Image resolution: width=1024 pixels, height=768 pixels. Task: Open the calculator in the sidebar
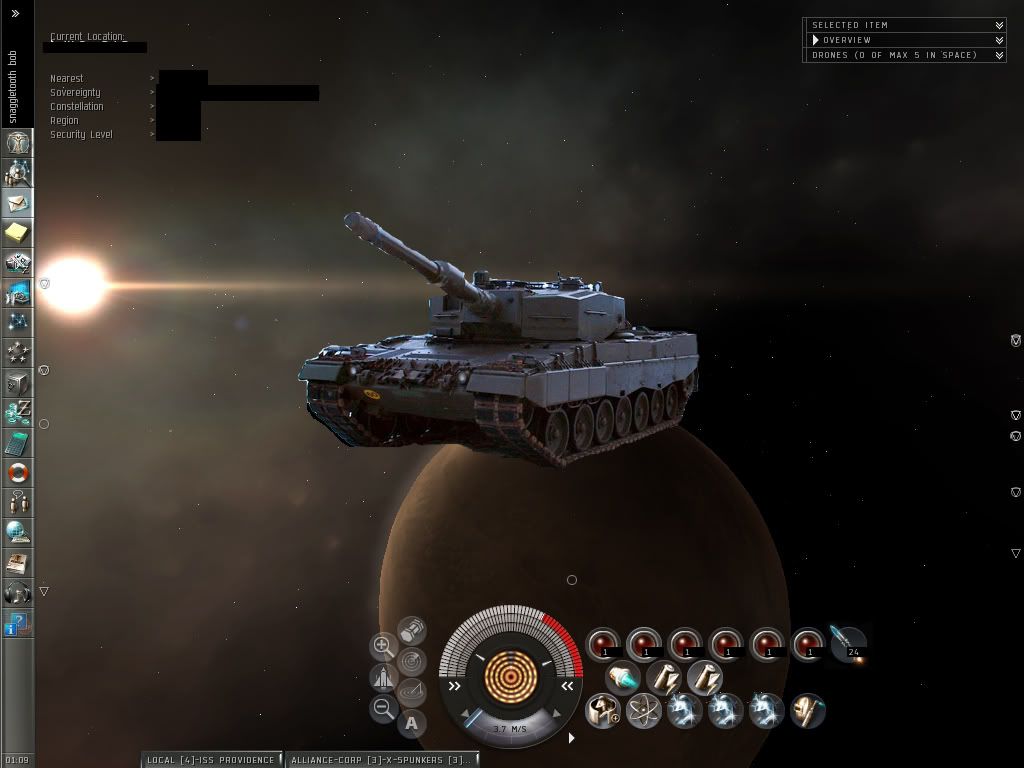(x=18, y=443)
